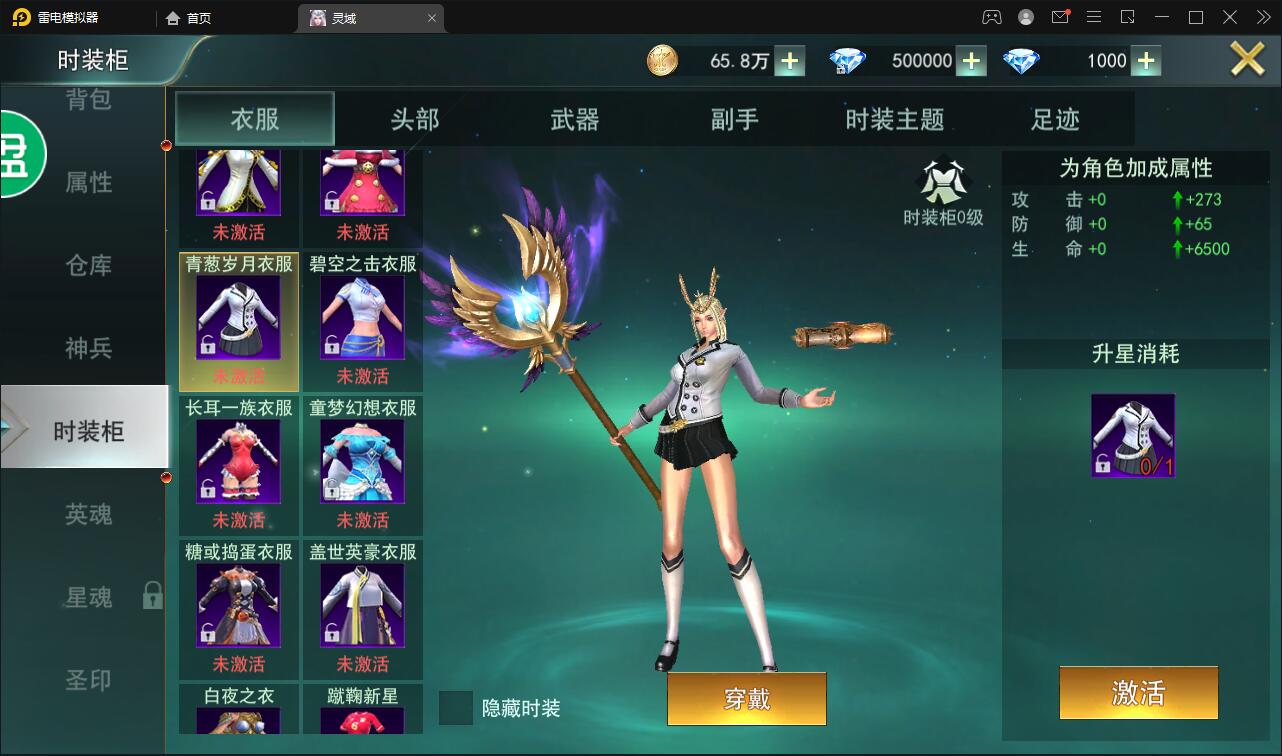The image size is (1282, 756).
Task: Click the outfit icon under 升星消耗
Action: click(1134, 435)
